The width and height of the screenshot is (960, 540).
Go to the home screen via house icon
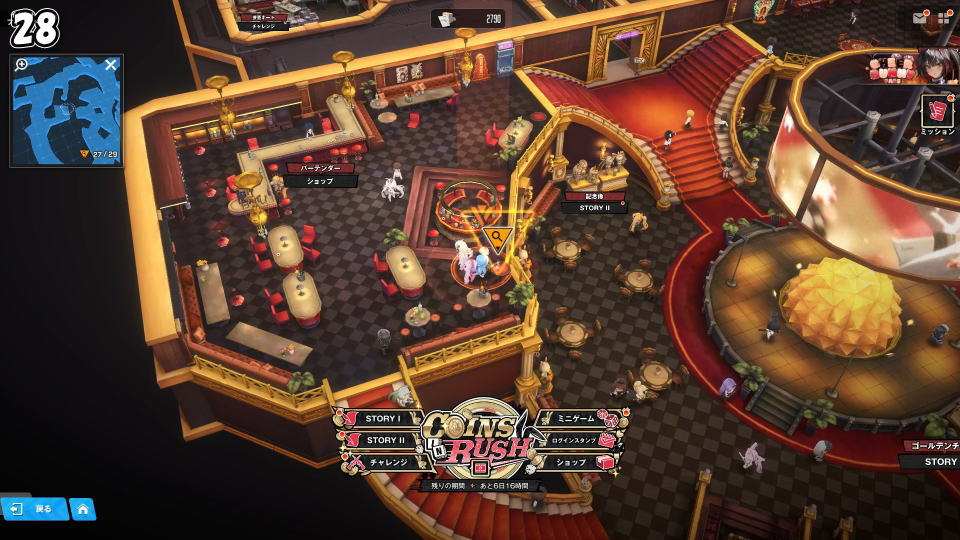[x=83, y=509]
